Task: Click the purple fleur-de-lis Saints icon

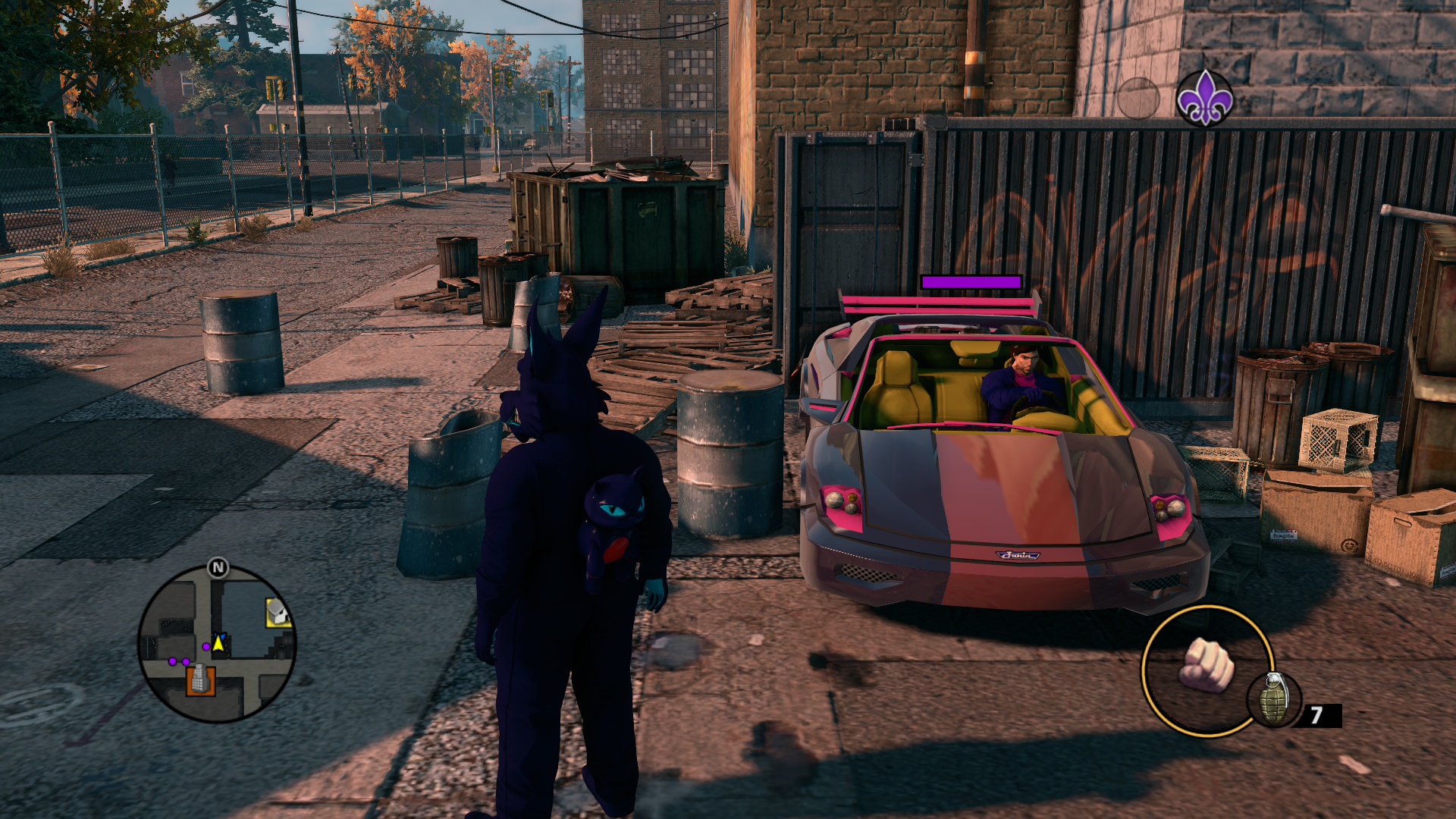Action: pos(1204,98)
